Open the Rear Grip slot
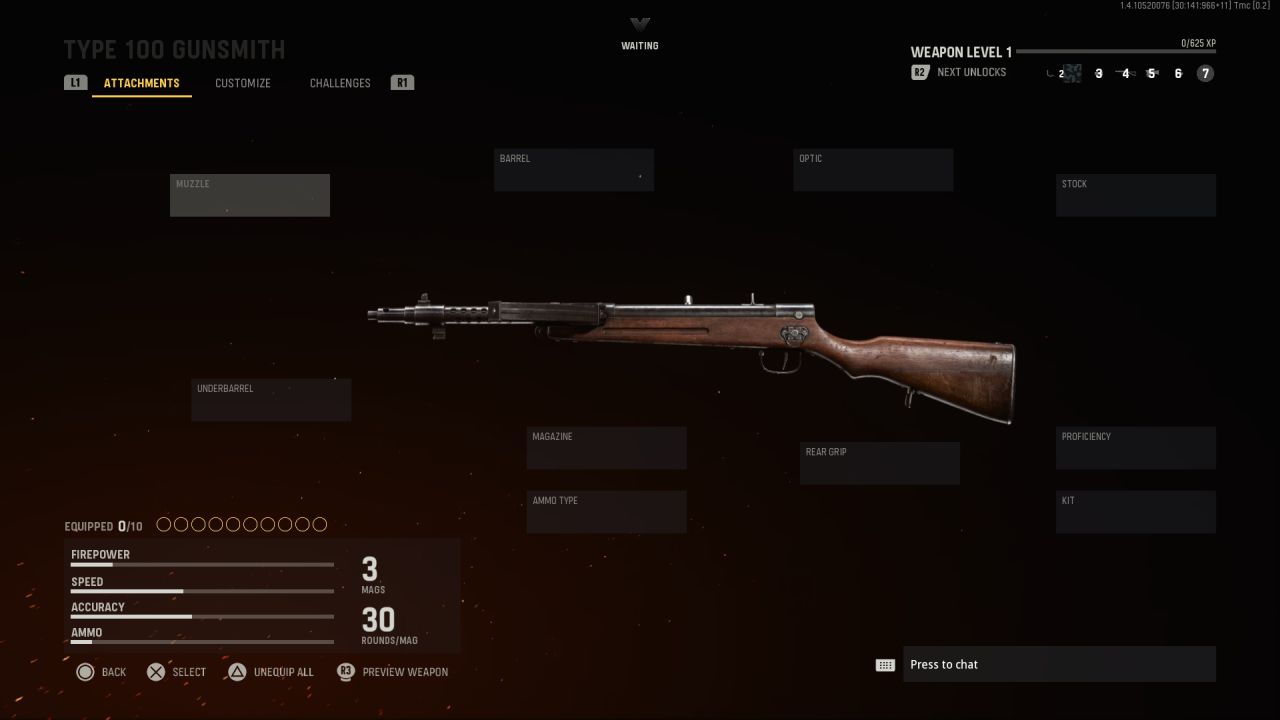 [x=880, y=463]
